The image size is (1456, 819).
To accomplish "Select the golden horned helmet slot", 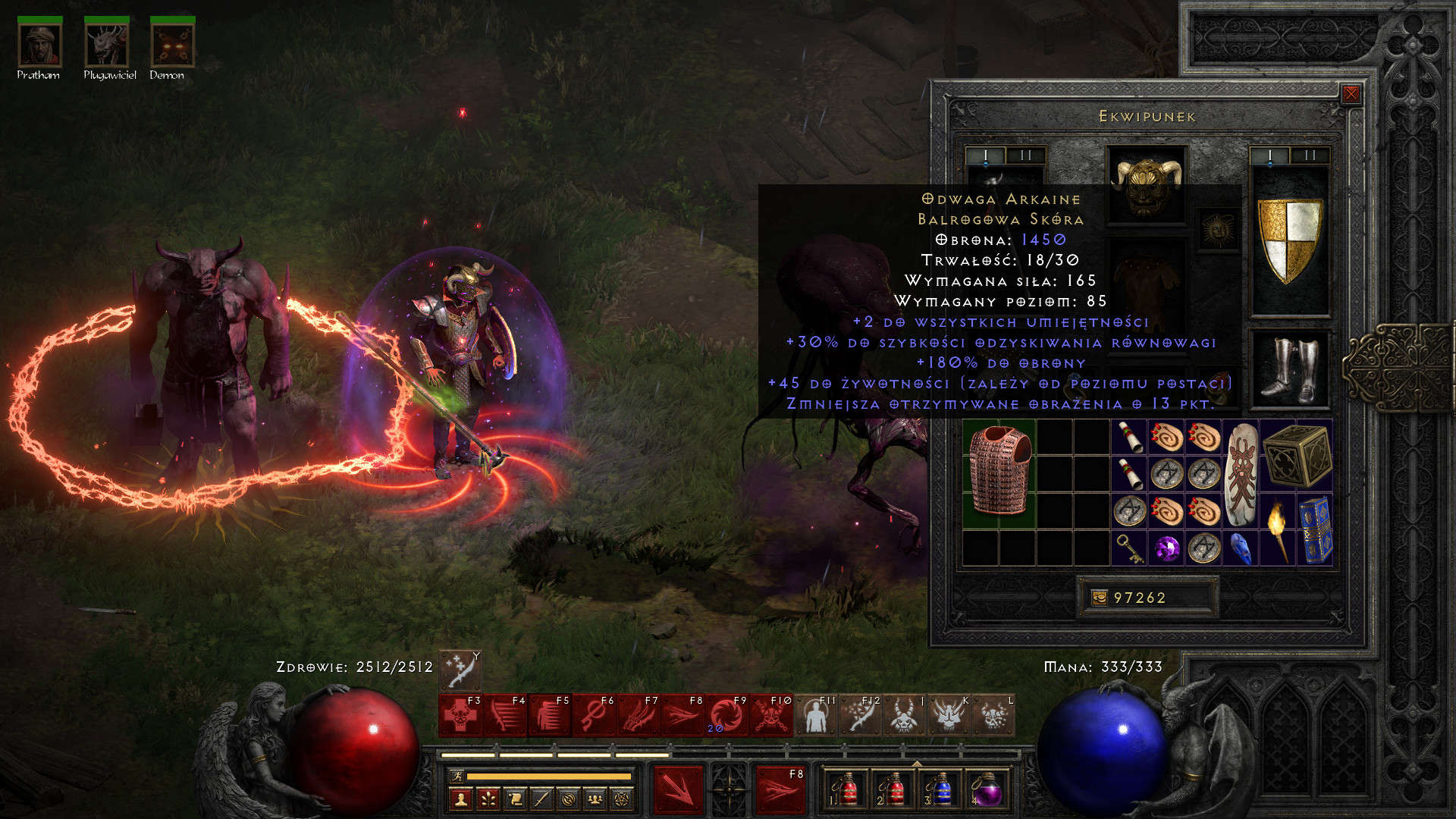I will [x=1146, y=184].
